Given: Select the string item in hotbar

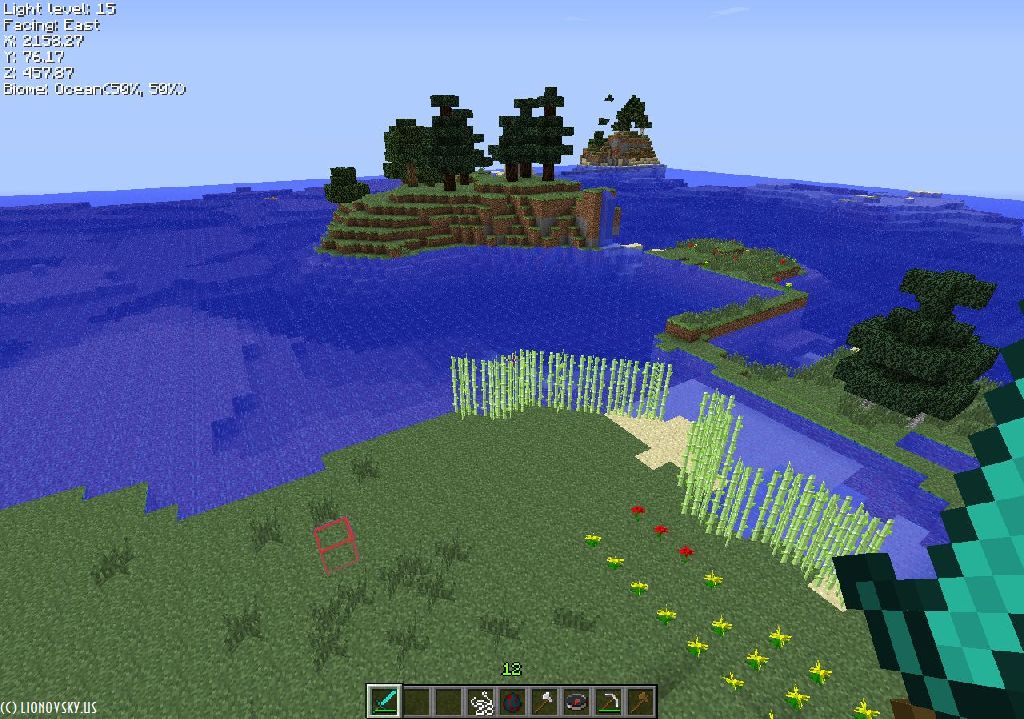Looking at the screenshot, I should [x=481, y=701].
